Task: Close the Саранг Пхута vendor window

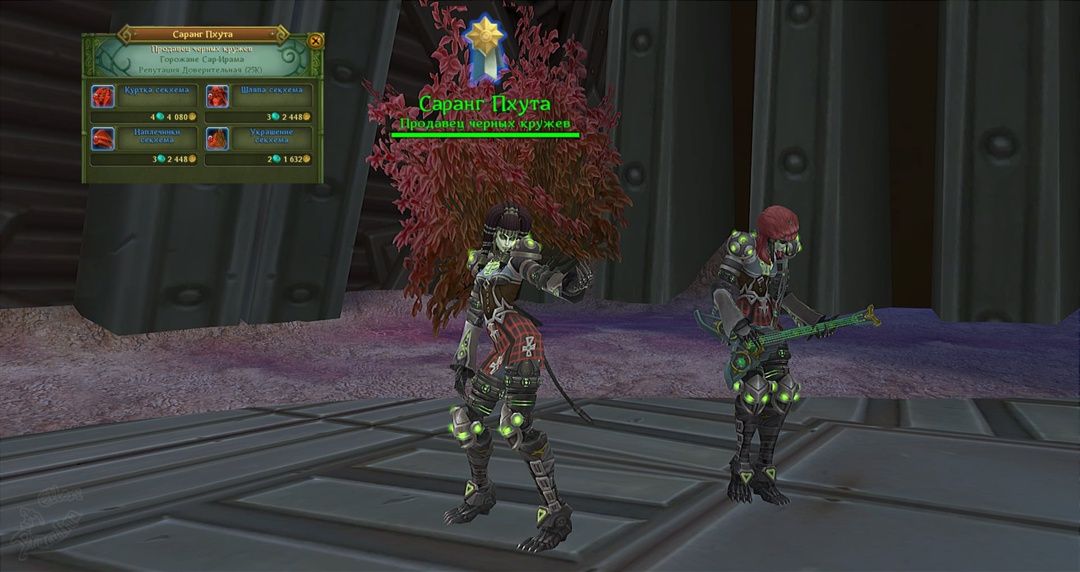Action: (x=316, y=41)
